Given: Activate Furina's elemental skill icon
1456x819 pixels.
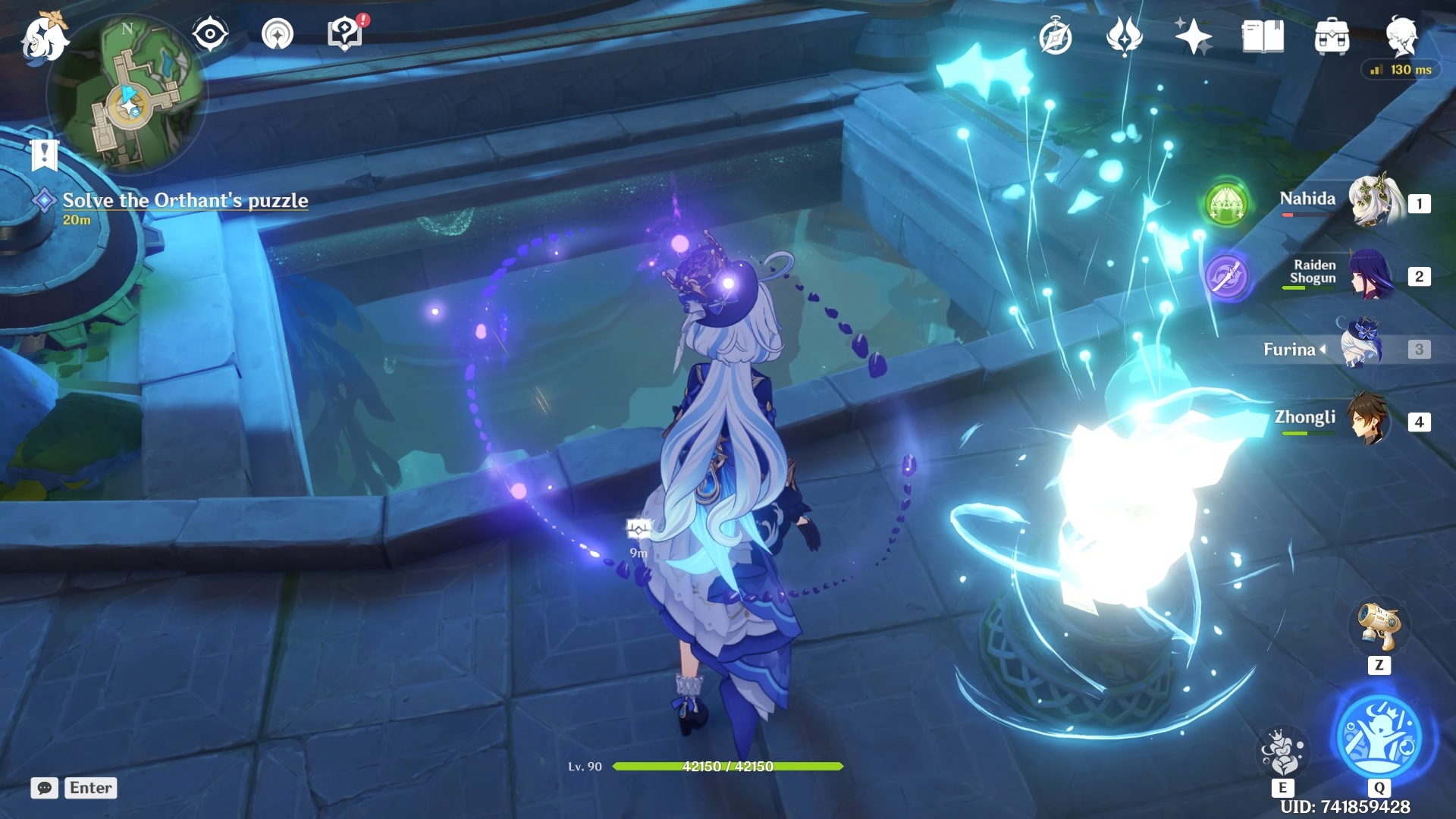Looking at the screenshot, I should point(1282,752).
